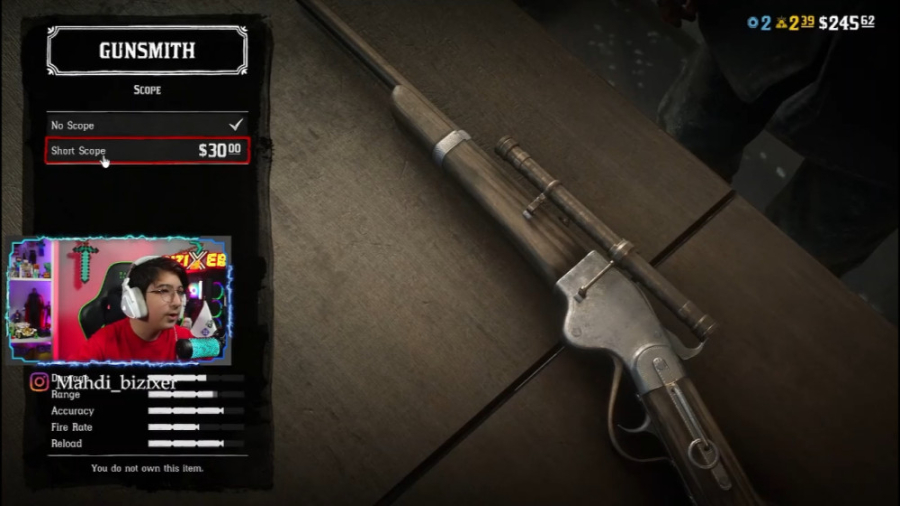Select the No Scope option
The image size is (900, 506).
click(147, 125)
